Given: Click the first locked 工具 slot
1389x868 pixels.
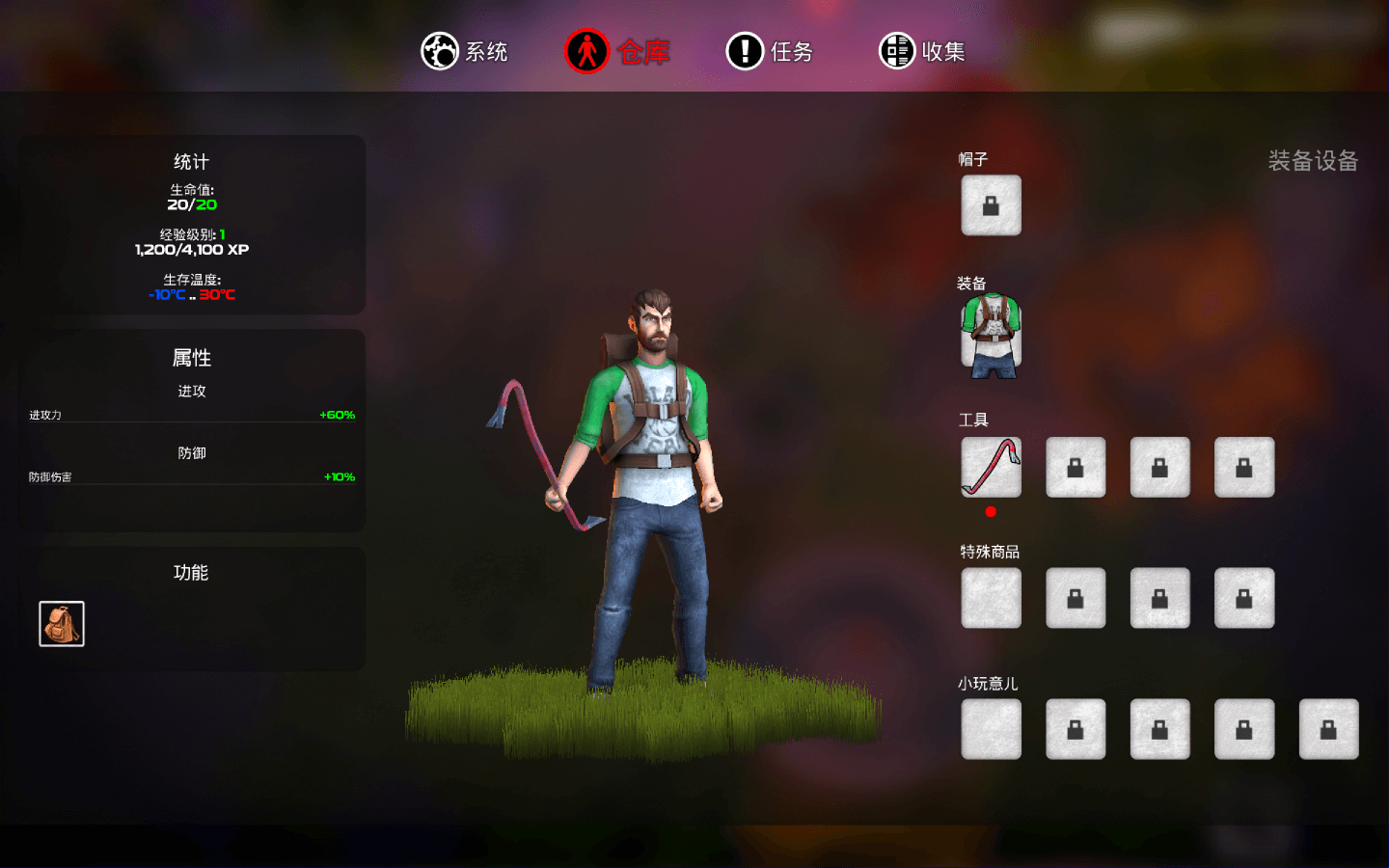Looking at the screenshot, I should point(1075,467).
